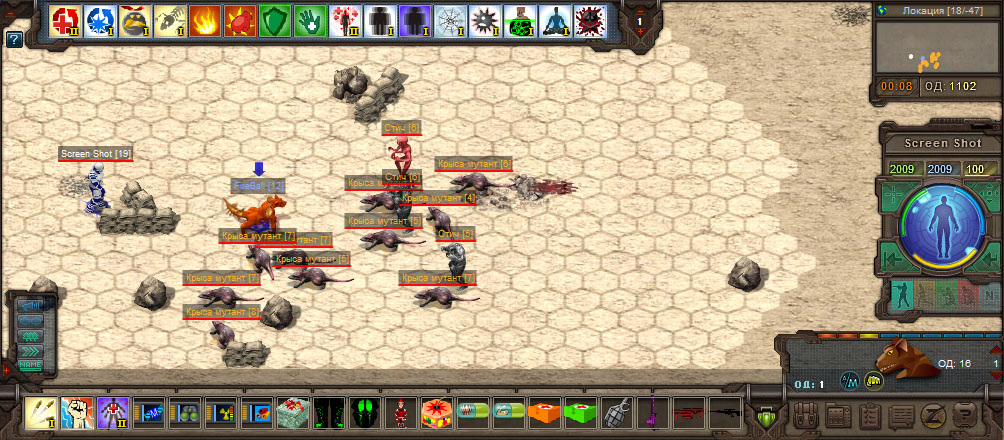Activate the spiked mine skill icon
This screenshot has width=1004, height=440.
(x=485, y=20)
